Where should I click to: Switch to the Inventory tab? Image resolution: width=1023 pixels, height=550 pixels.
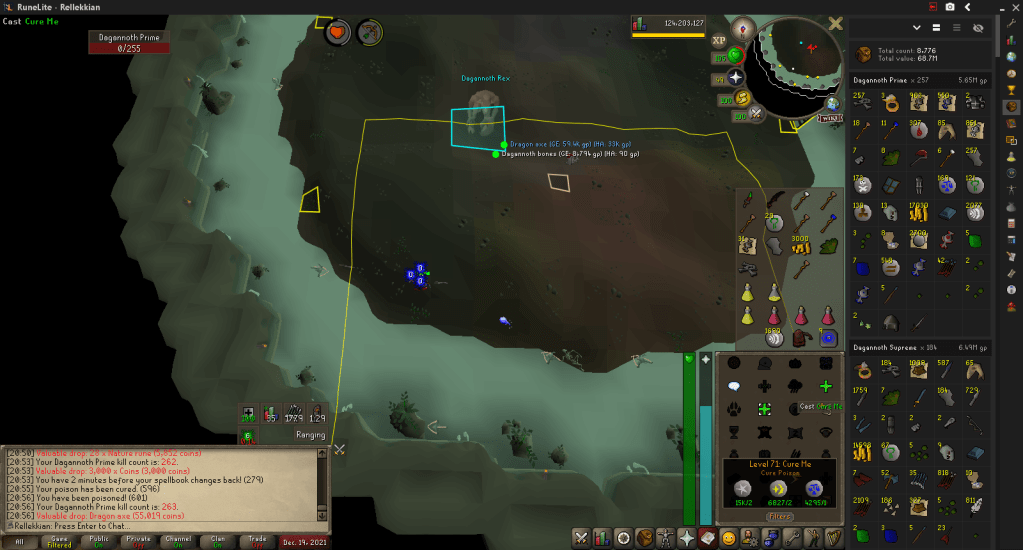tap(645, 538)
